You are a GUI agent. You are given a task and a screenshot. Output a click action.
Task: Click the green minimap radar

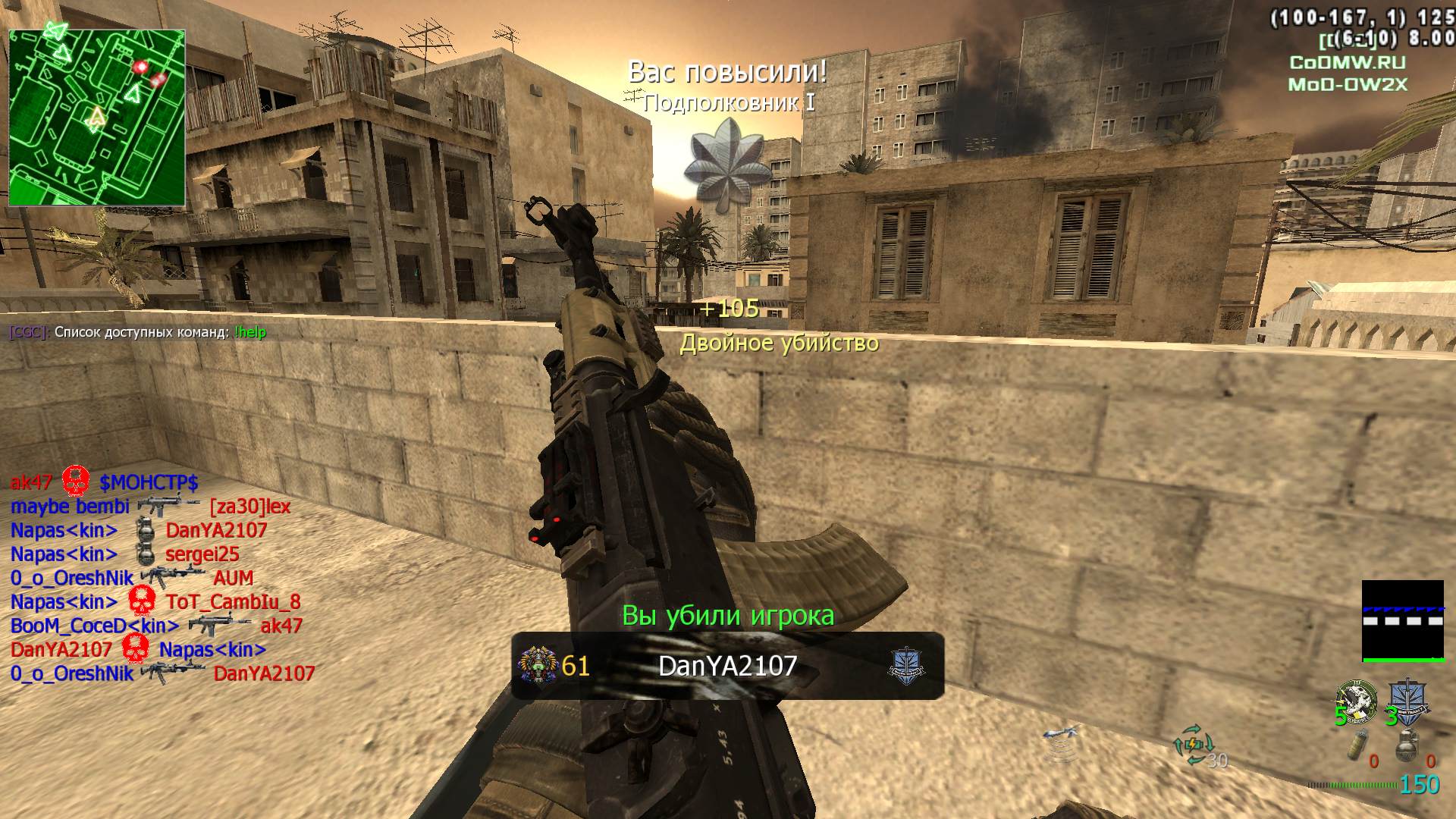point(97,118)
